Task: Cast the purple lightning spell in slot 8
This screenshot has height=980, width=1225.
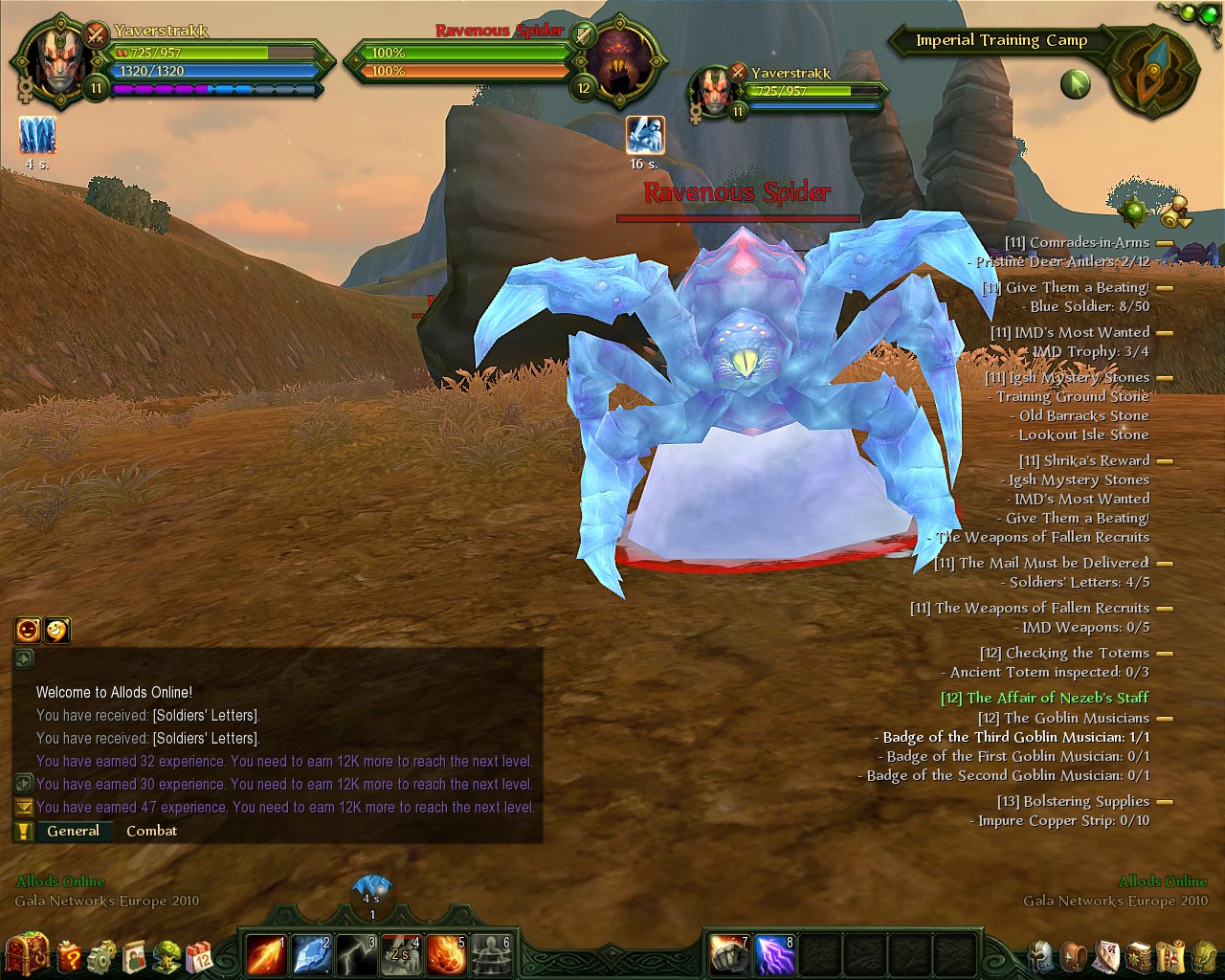Action: [x=775, y=955]
